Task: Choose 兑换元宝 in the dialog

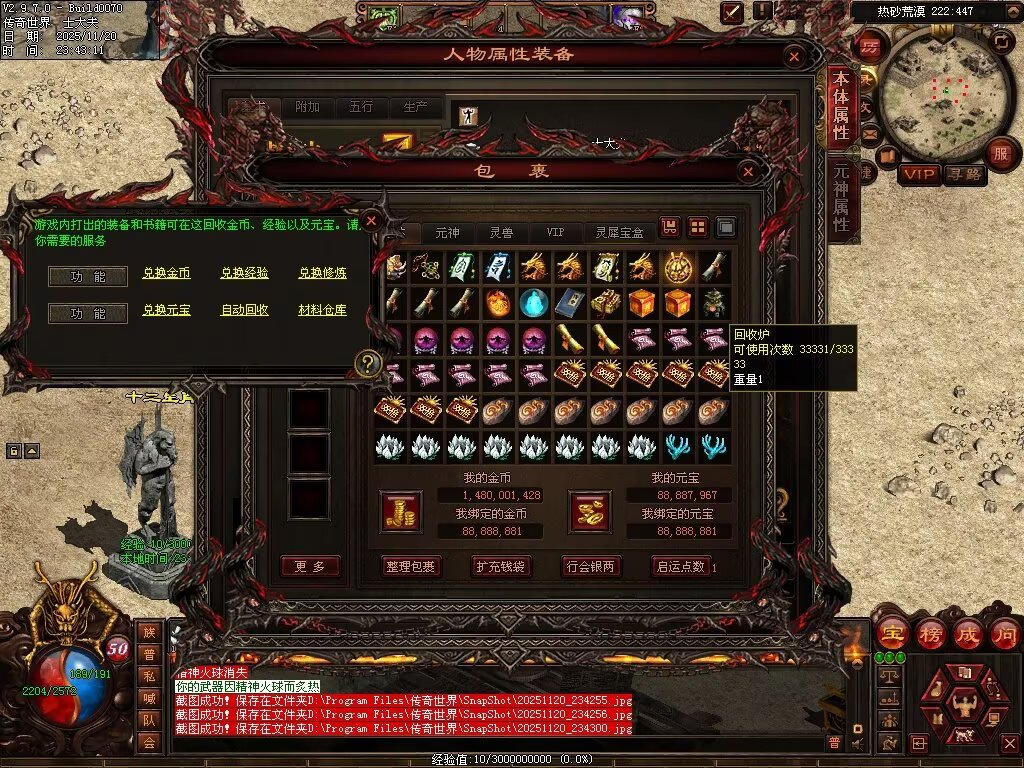Action: pos(166,310)
